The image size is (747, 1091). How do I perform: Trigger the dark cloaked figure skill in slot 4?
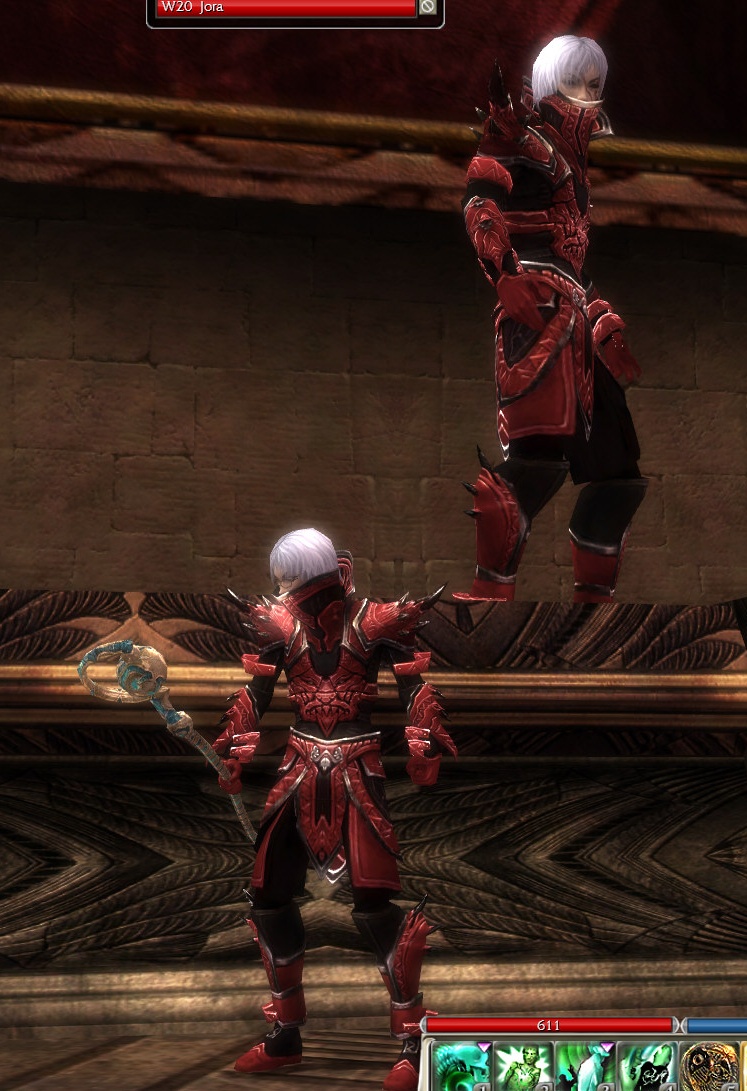click(647, 1066)
